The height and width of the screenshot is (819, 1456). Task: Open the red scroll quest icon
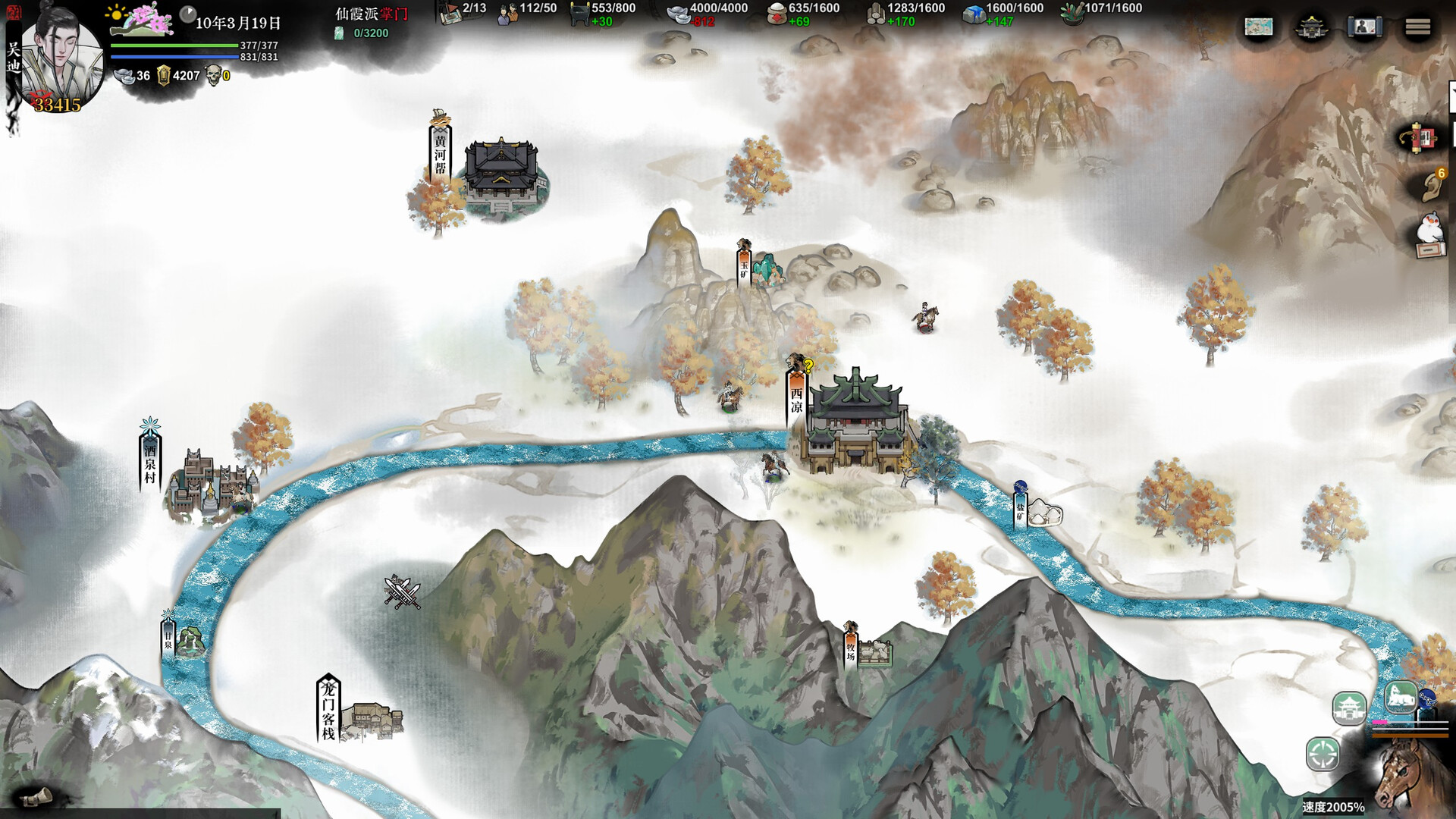1420,139
